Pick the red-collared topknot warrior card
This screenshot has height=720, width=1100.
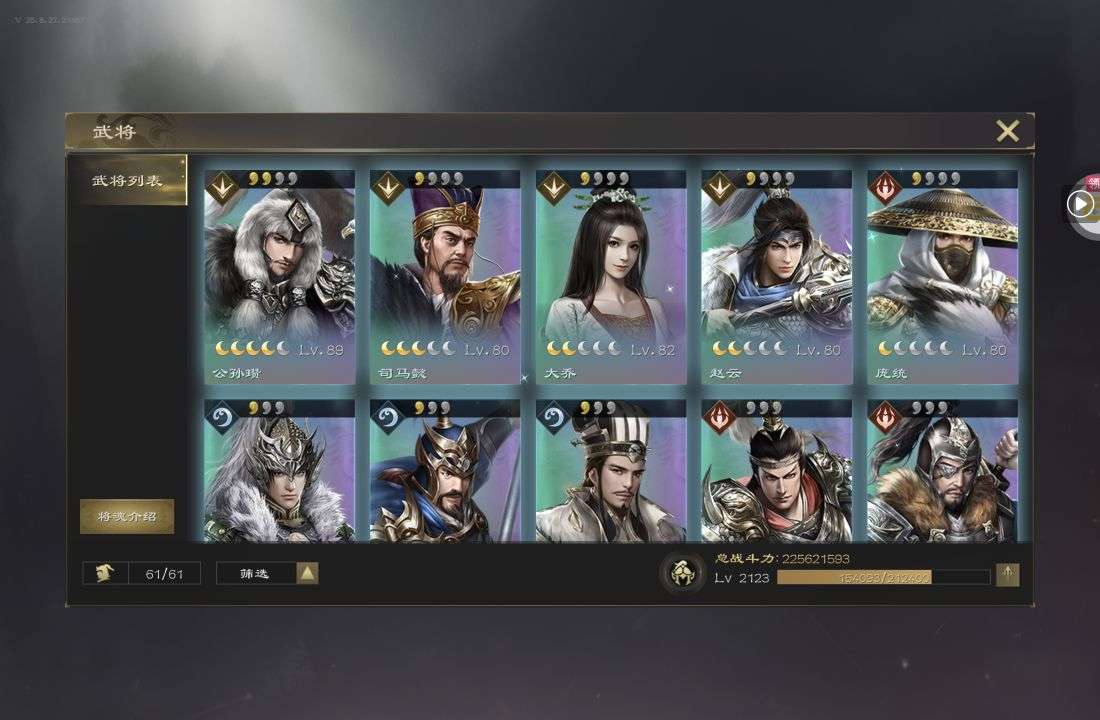pyautogui.click(x=777, y=472)
